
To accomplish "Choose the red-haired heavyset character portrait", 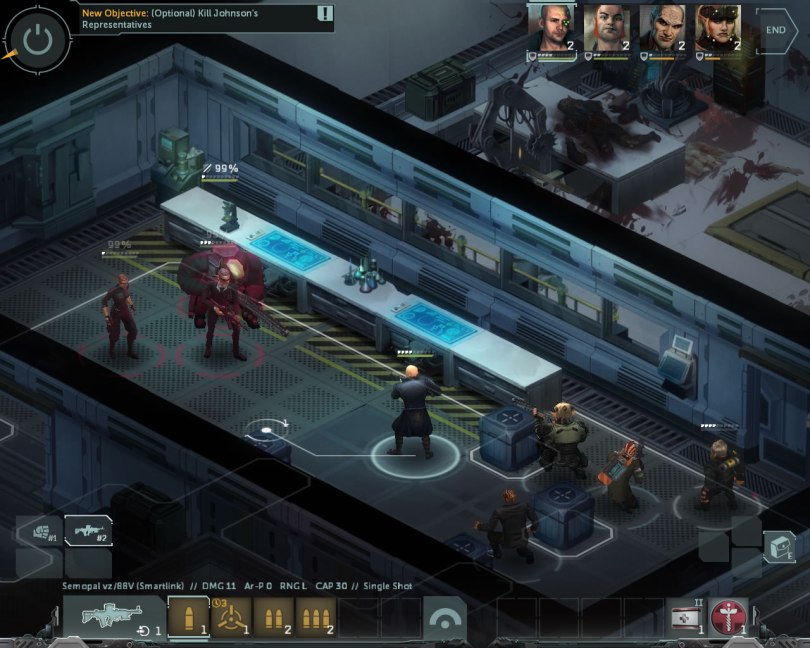I will point(607,28).
